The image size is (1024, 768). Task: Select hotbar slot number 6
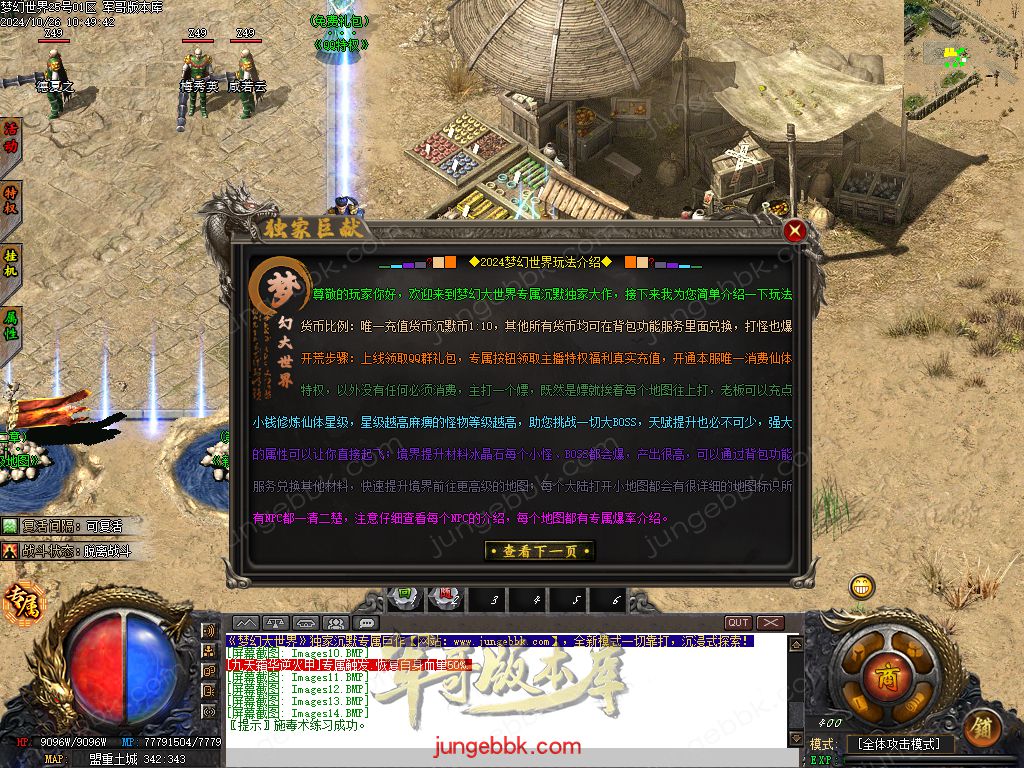[616, 600]
